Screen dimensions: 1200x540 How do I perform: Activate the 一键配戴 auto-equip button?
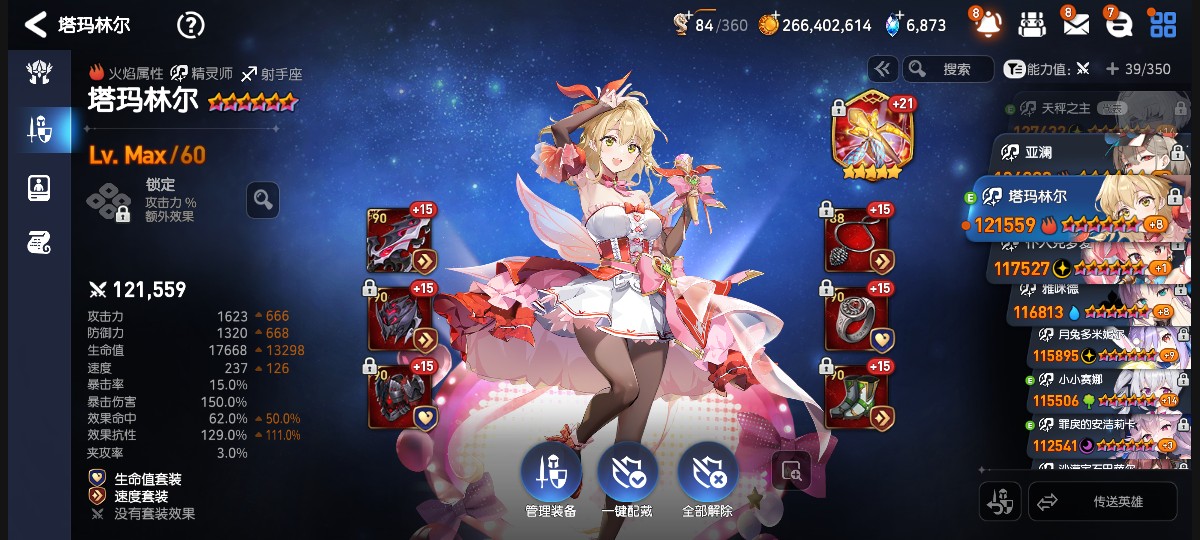628,478
